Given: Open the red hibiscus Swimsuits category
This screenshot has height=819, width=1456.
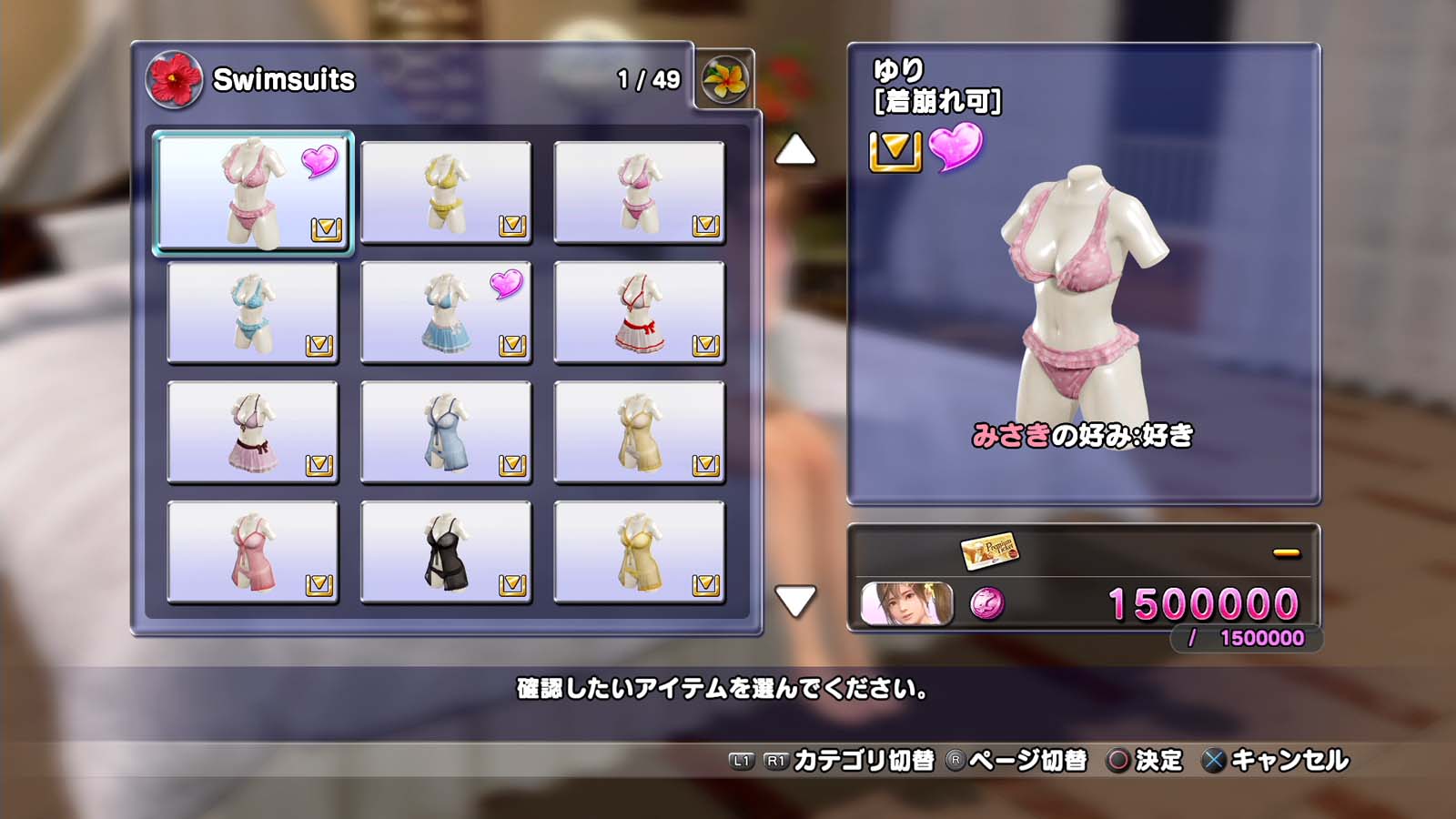Looking at the screenshot, I should 174,79.
